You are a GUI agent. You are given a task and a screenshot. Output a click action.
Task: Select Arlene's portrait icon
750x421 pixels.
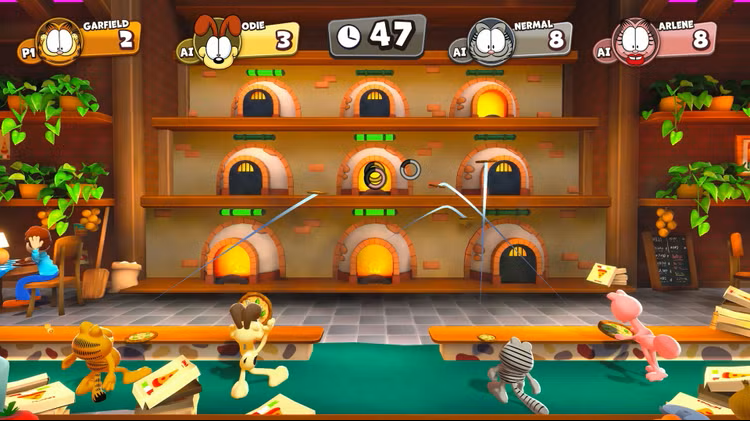[x=636, y=42]
